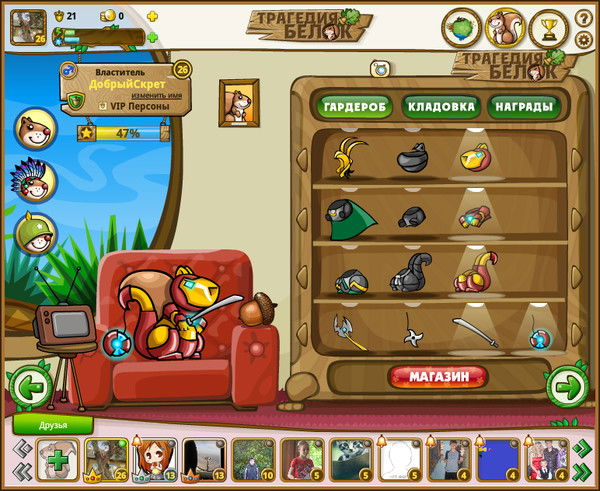Switch to the Кладовка storage tab
The height and width of the screenshot is (491, 600).
(437, 106)
